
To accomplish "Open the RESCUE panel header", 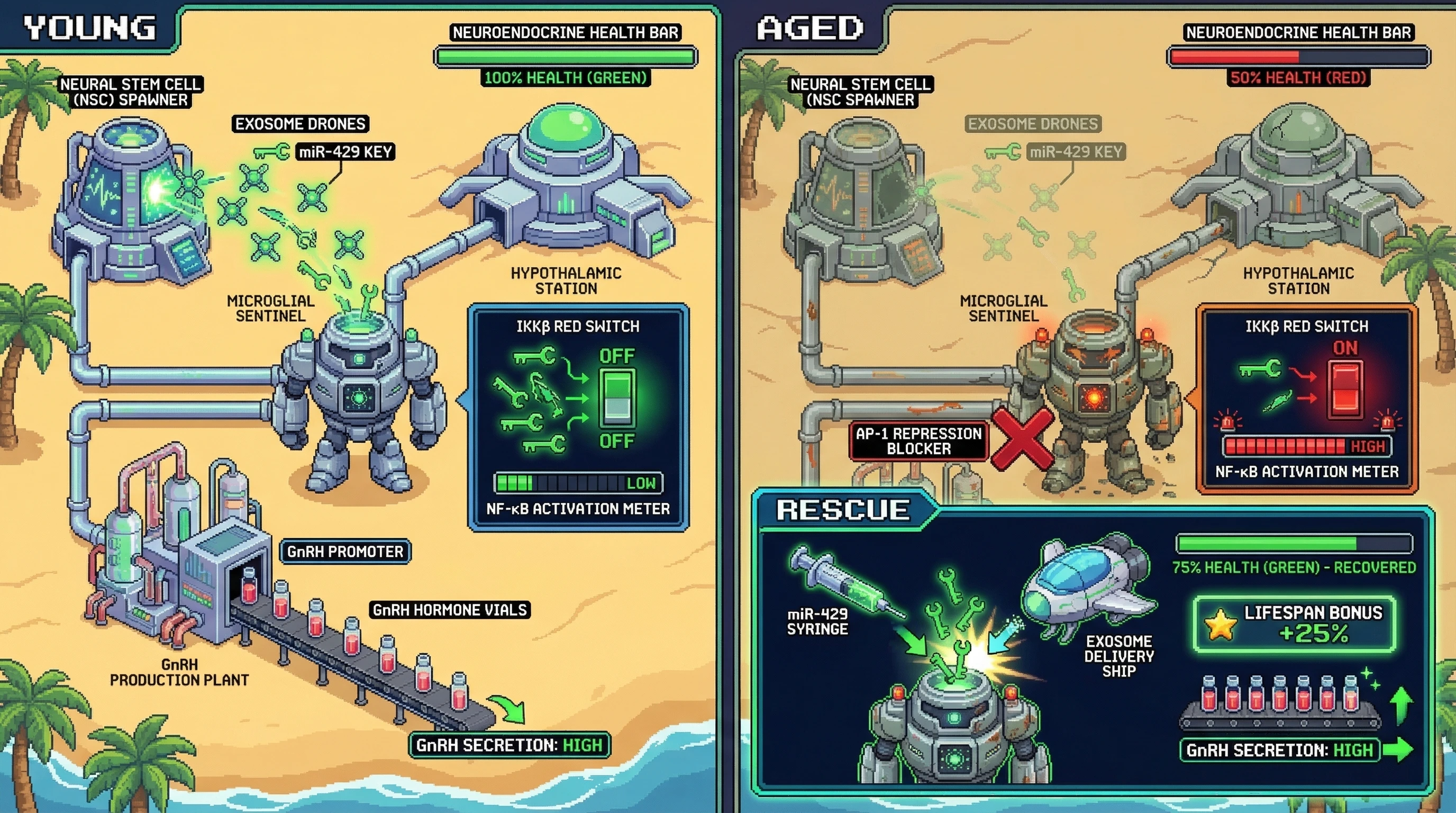I will tap(842, 510).
